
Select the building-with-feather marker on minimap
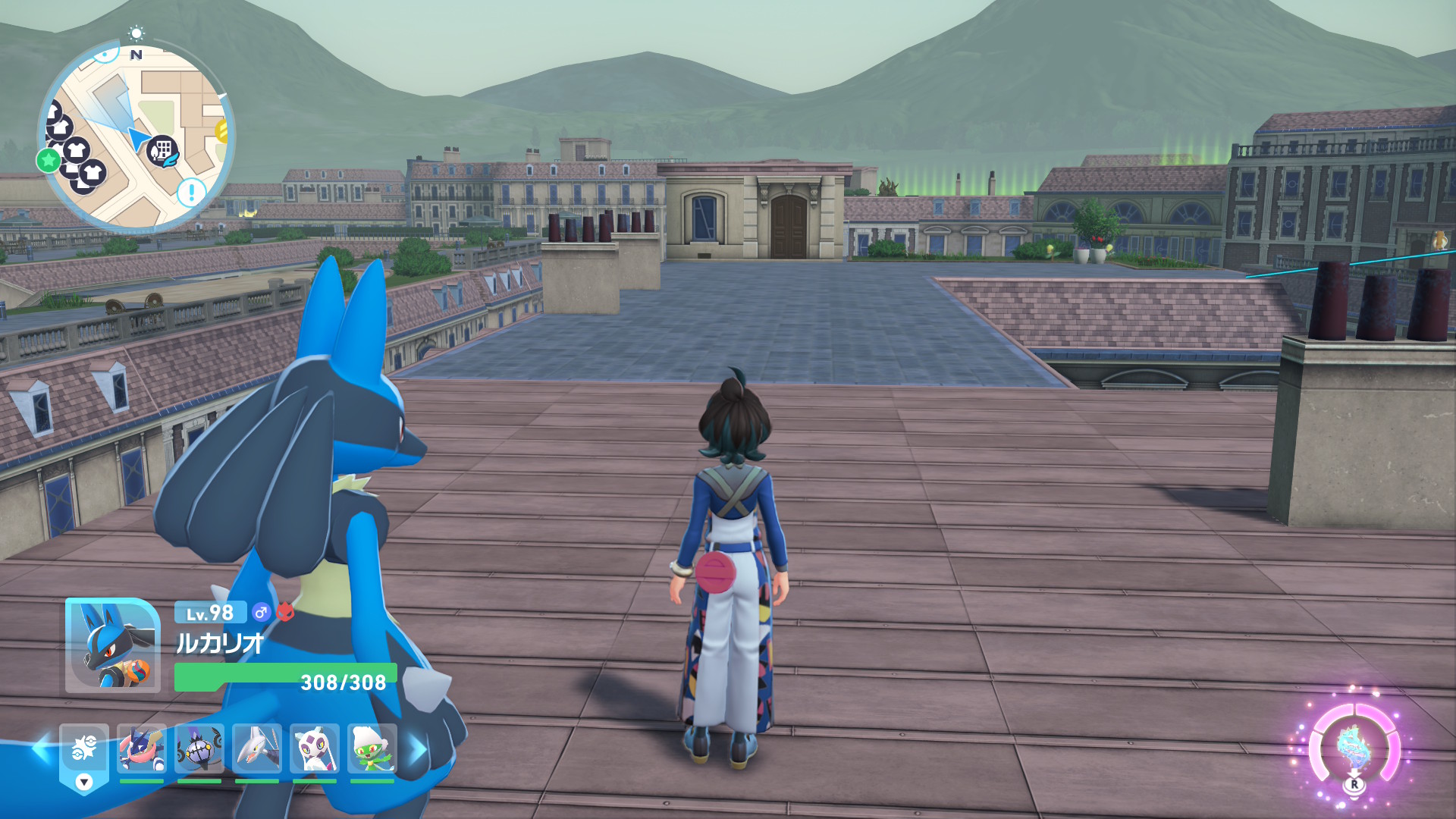(x=162, y=151)
